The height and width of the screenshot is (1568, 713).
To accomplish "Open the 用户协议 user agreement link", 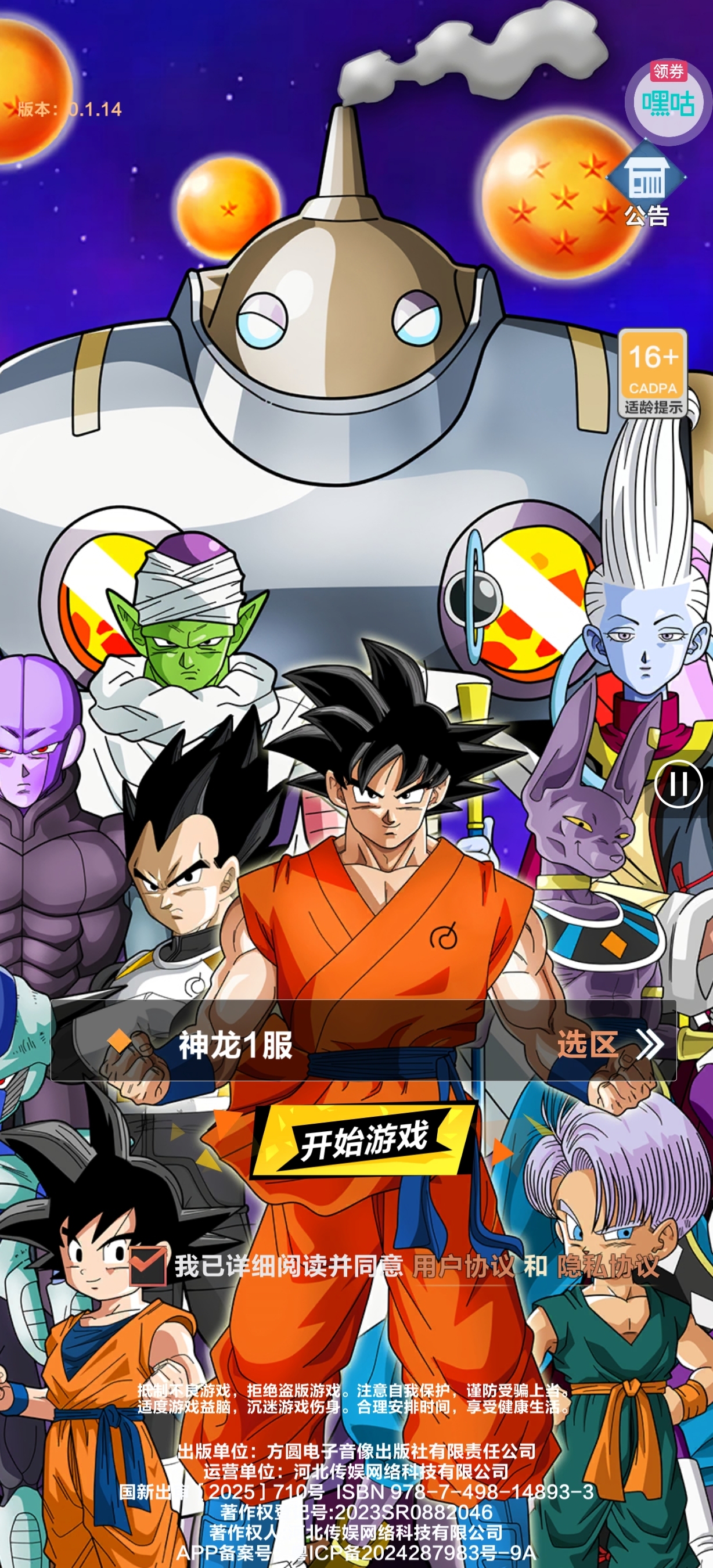I will pos(463,1266).
